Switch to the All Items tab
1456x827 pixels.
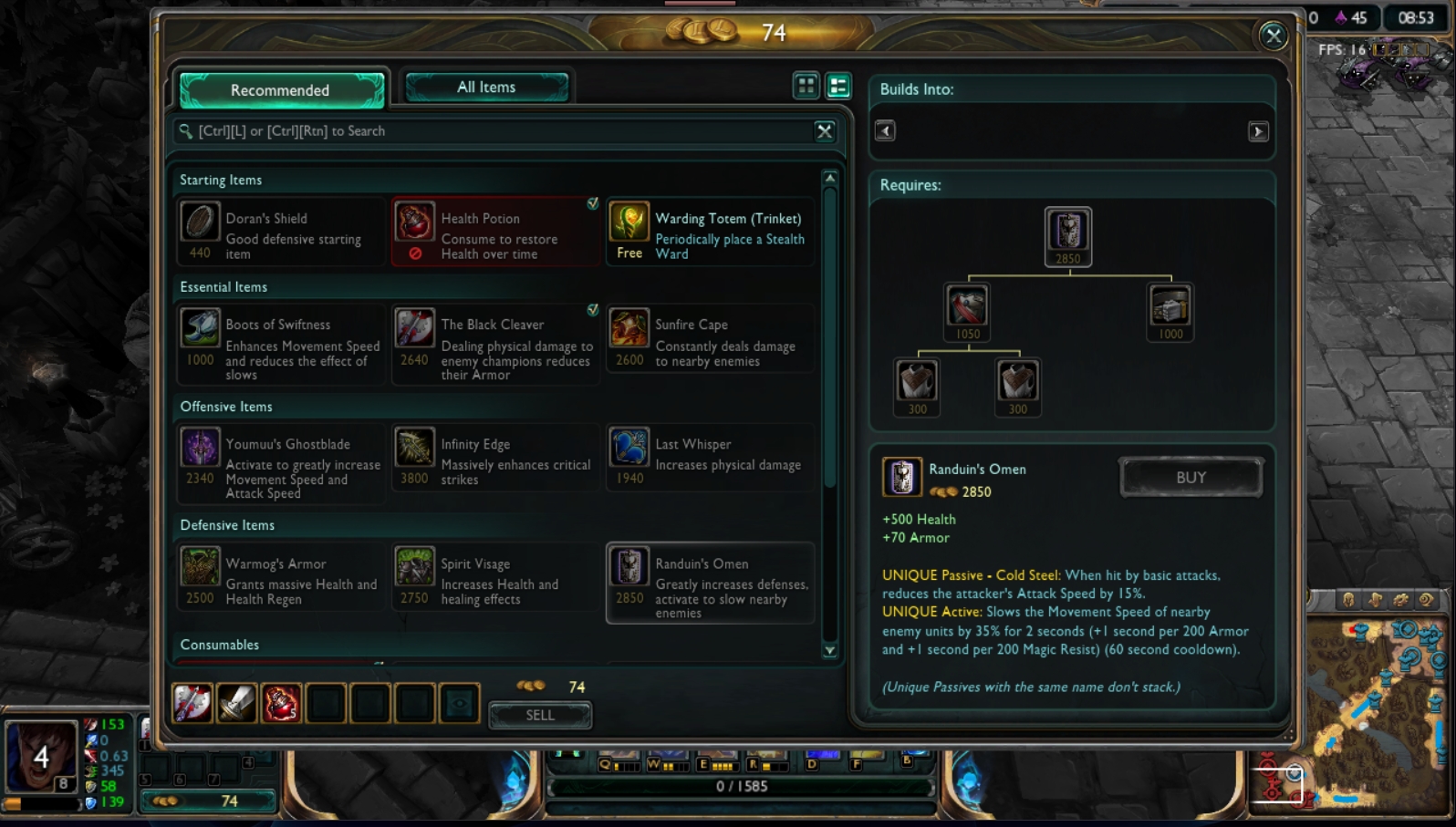tap(486, 88)
